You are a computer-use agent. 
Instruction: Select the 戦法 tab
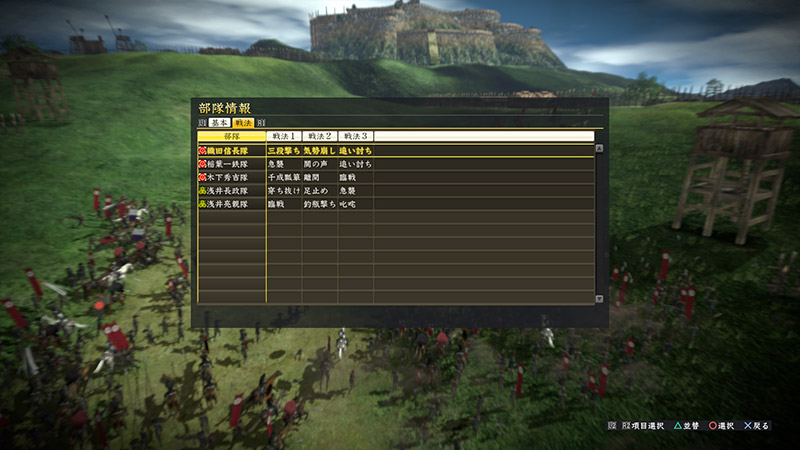tap(243, 121)
